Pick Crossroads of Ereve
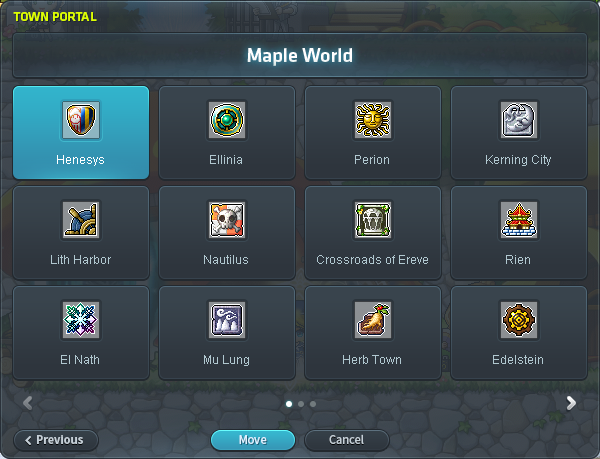Viewport: 600px width, 459px height. 373,232
